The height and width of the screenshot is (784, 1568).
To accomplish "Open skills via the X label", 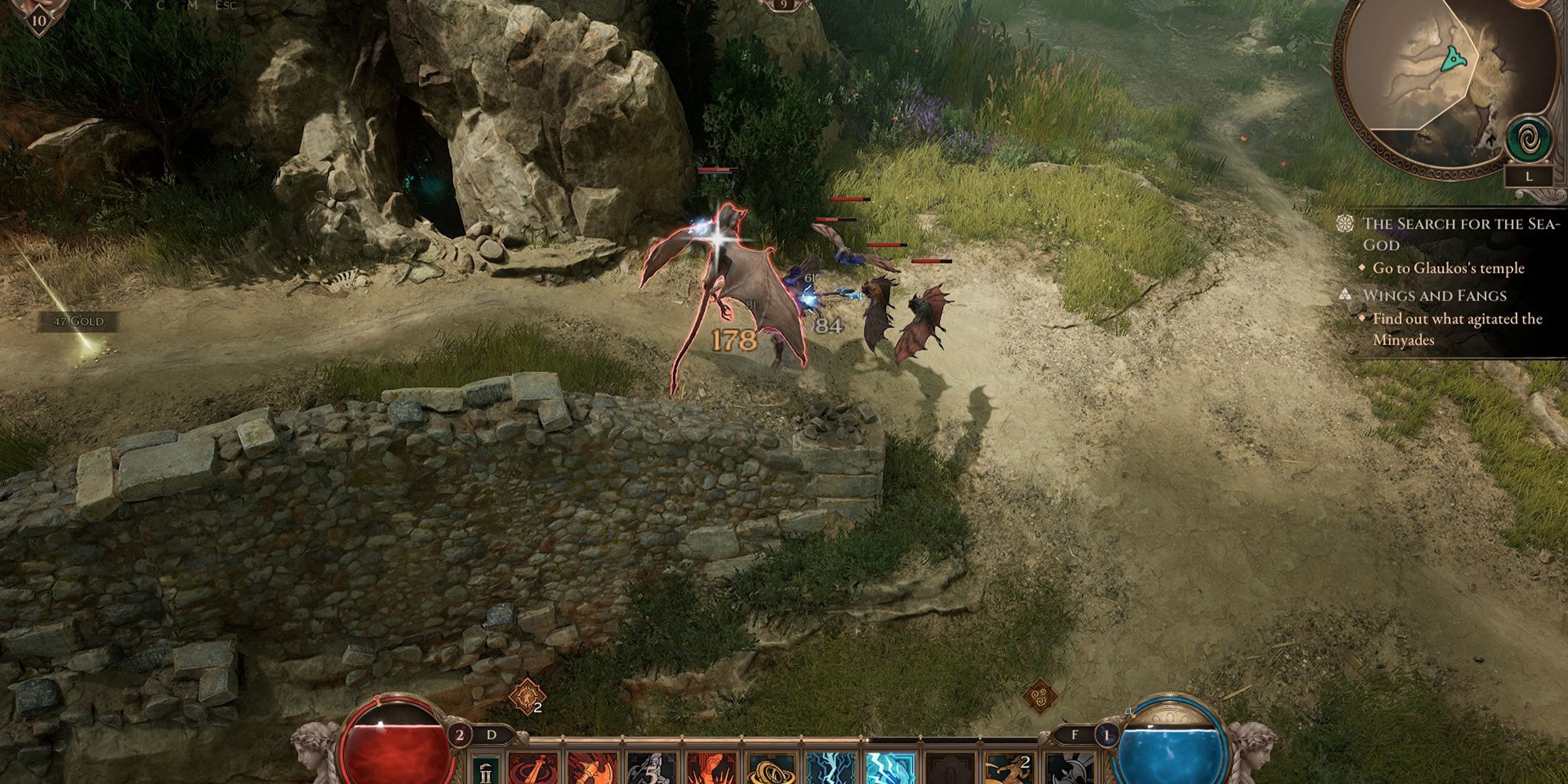I will tap(128, 5).
